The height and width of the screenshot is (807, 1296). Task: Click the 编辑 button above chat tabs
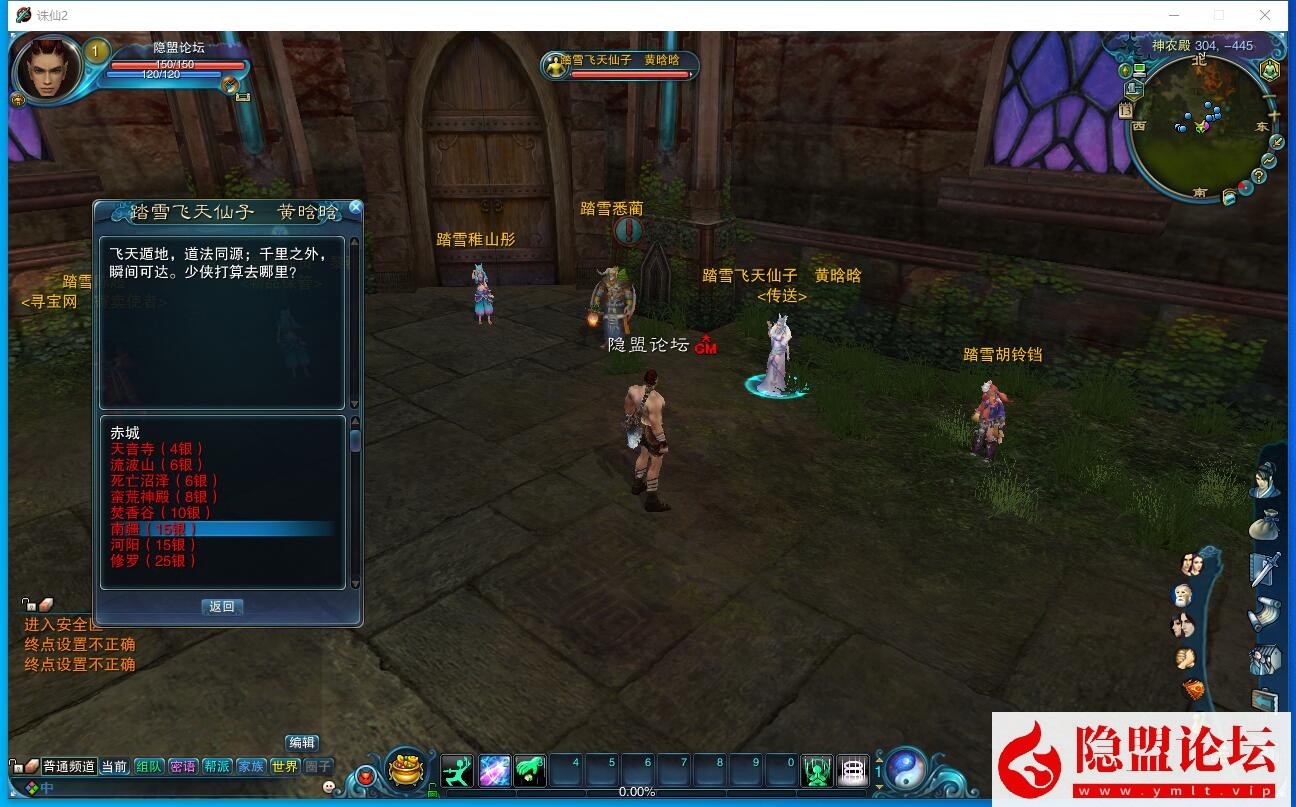pos(302,743)
